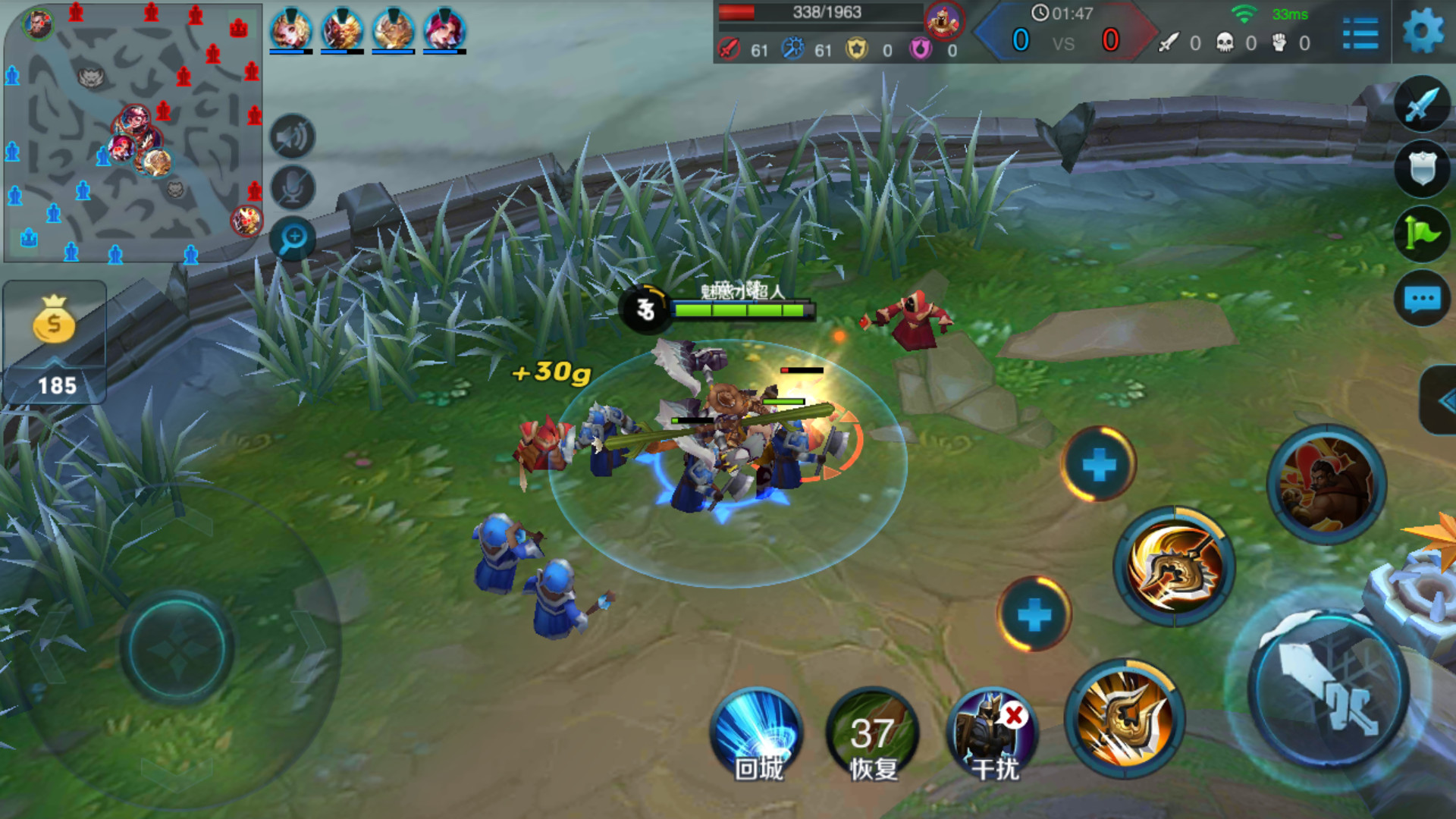Viewport: 1456px width, 819px height.
Task: Send the green flag gather signal
Action: (x=1422, y=234)
